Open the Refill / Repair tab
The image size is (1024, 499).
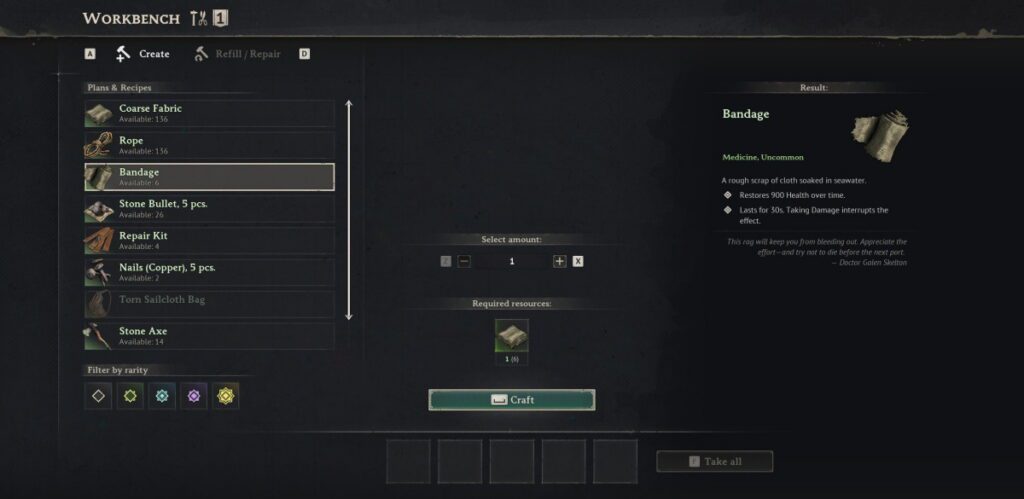click(x=237, y=54)
